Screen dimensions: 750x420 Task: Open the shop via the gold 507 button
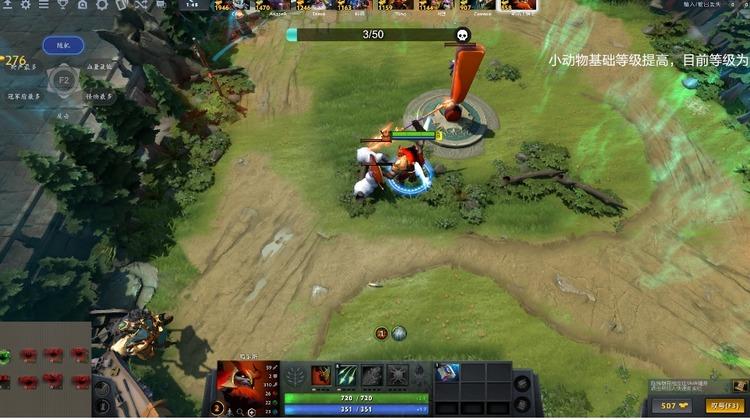[x=676, y=406]
